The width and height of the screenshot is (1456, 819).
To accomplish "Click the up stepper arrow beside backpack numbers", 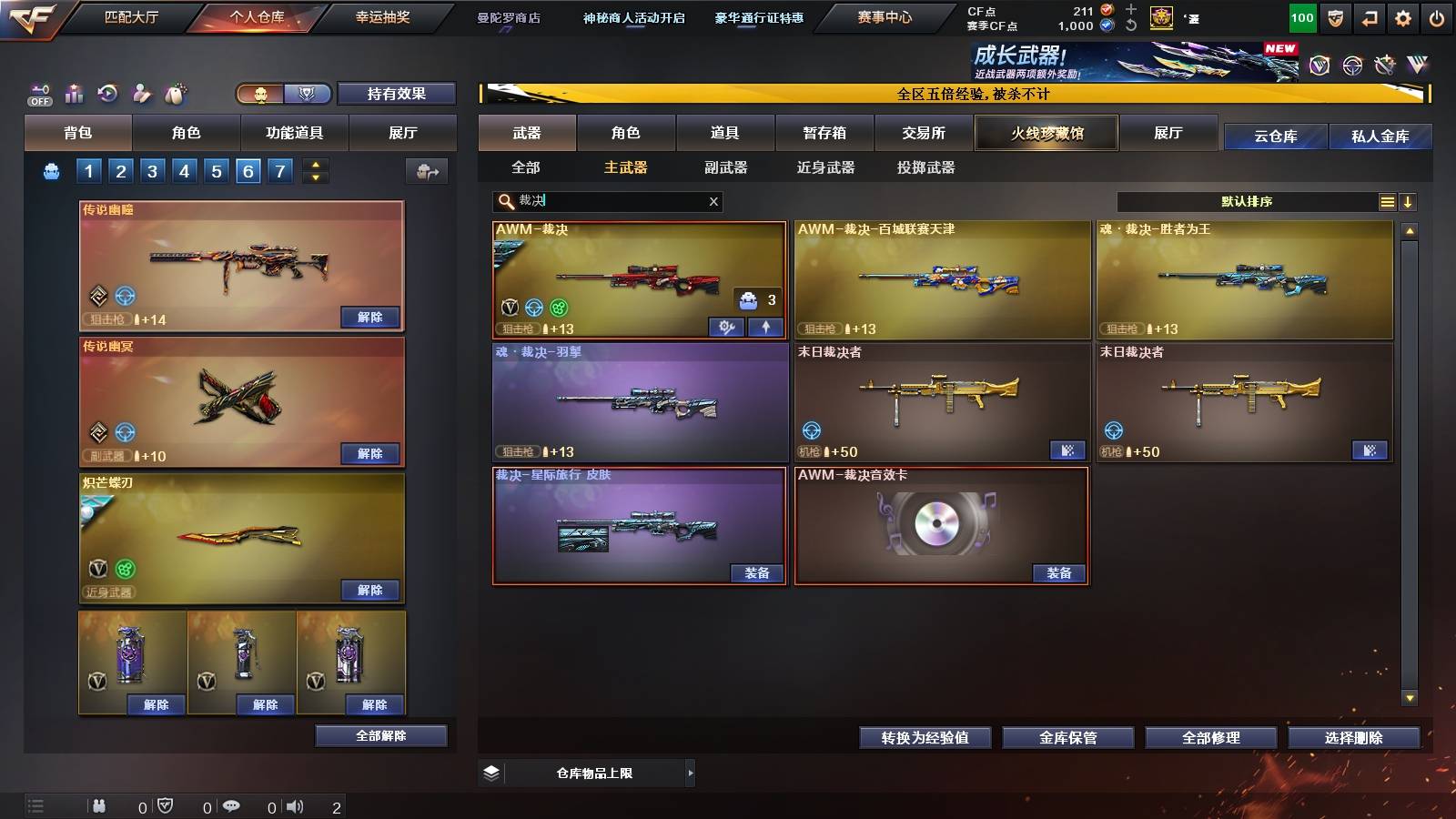I will coord(316,163).
